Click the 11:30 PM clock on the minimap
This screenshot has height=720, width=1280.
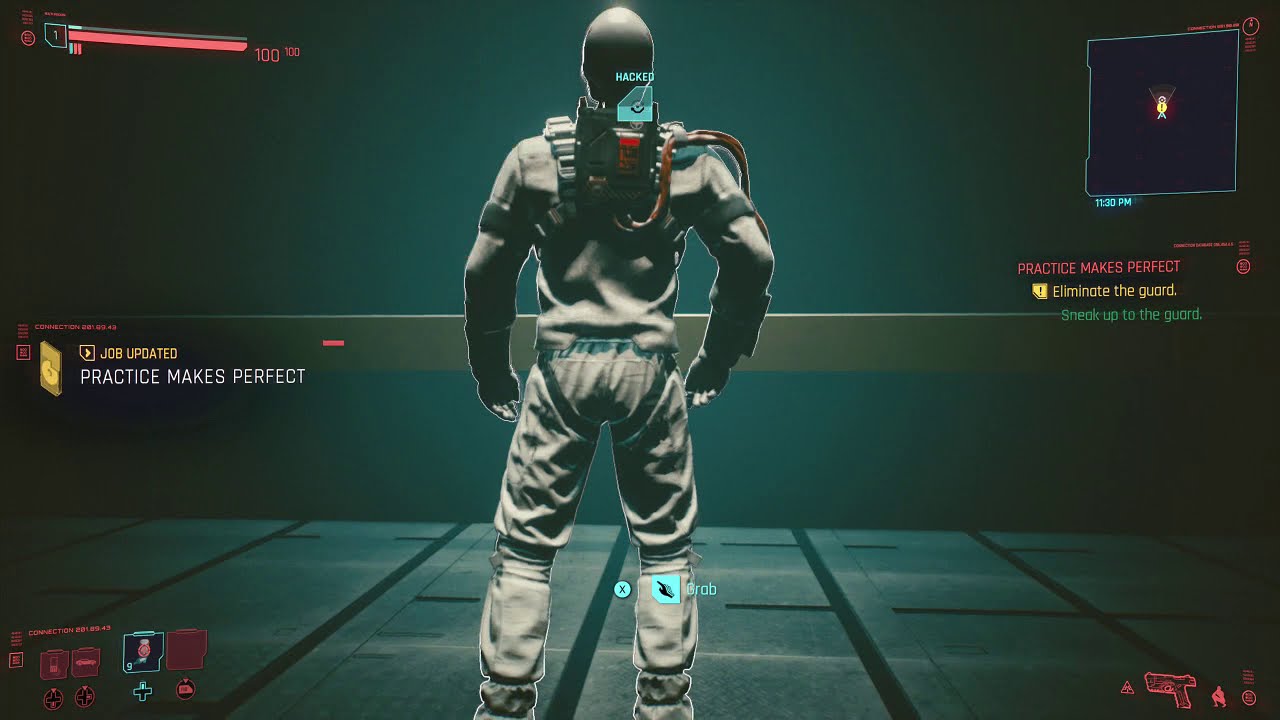click(1112, 202)
